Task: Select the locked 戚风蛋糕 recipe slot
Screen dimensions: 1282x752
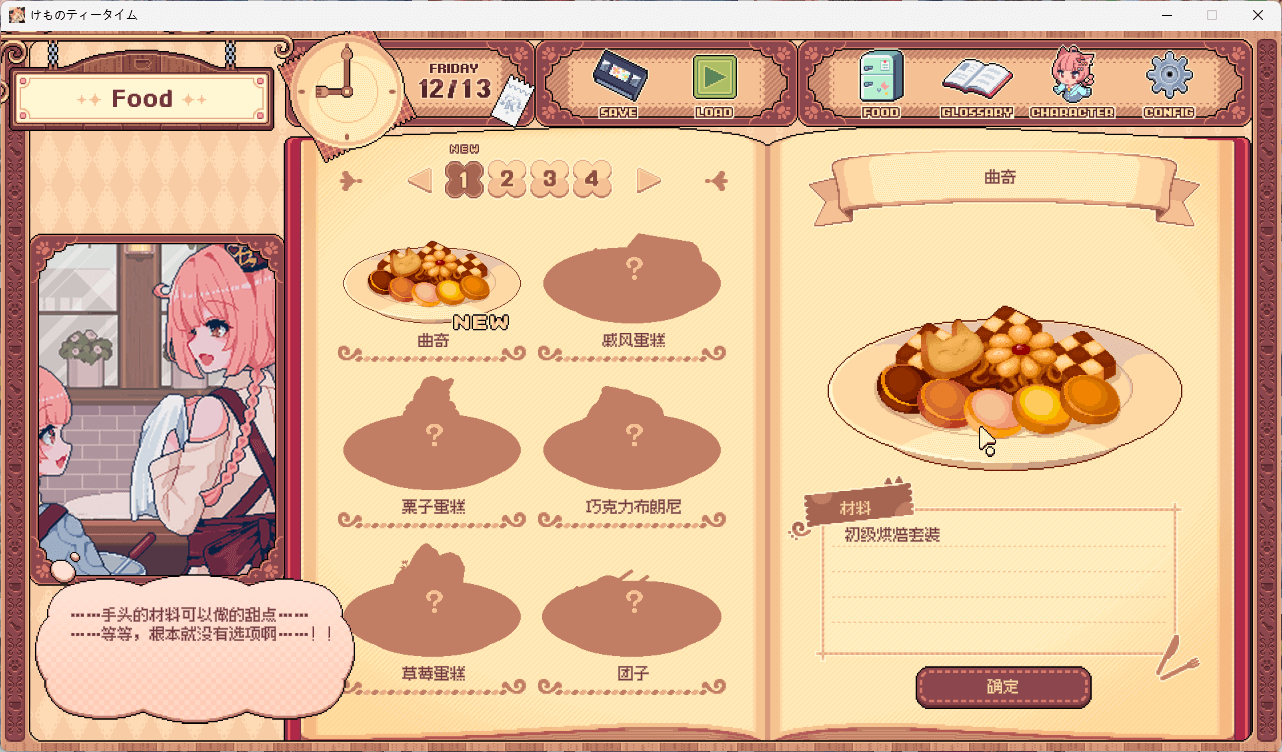Action: [632, 280]
